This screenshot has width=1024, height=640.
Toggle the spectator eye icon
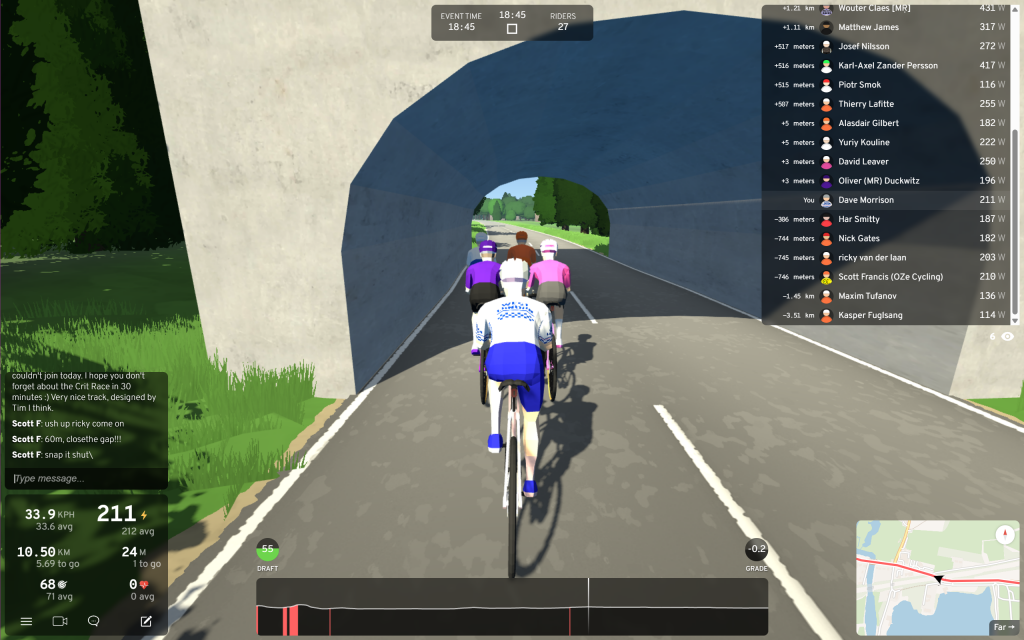1007,337
